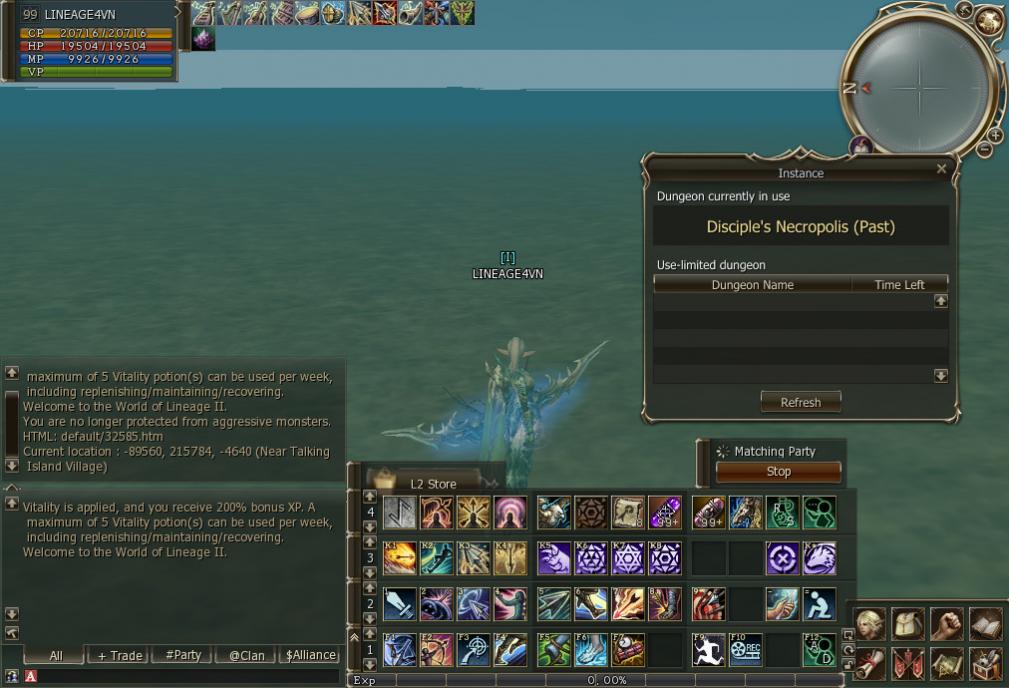The image size is (1009, 688).
Task: Open the character status elf portrait icon
Action: pyautogui.click(x=871, y=624)
